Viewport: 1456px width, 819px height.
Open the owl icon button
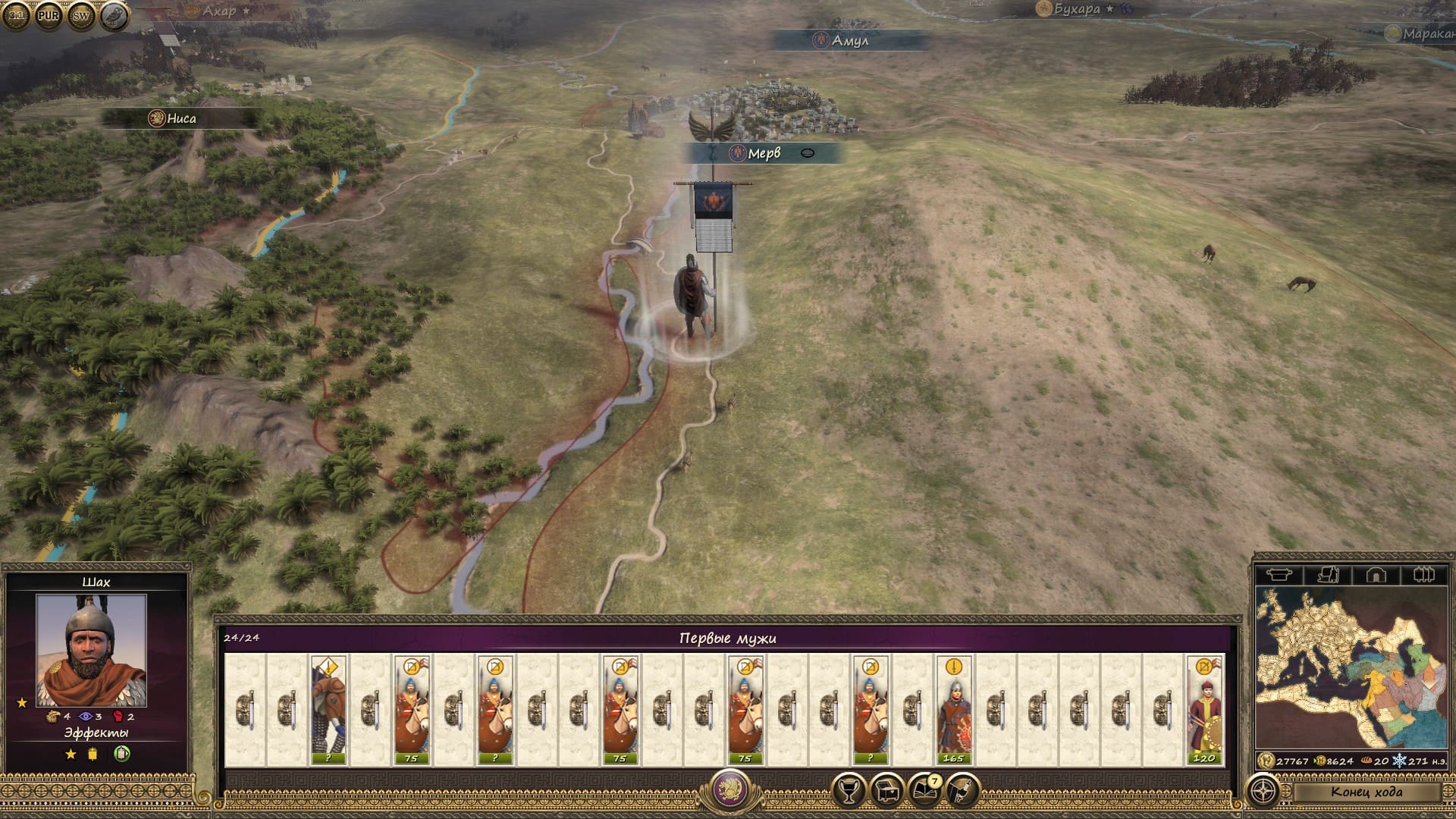(114, 15)
